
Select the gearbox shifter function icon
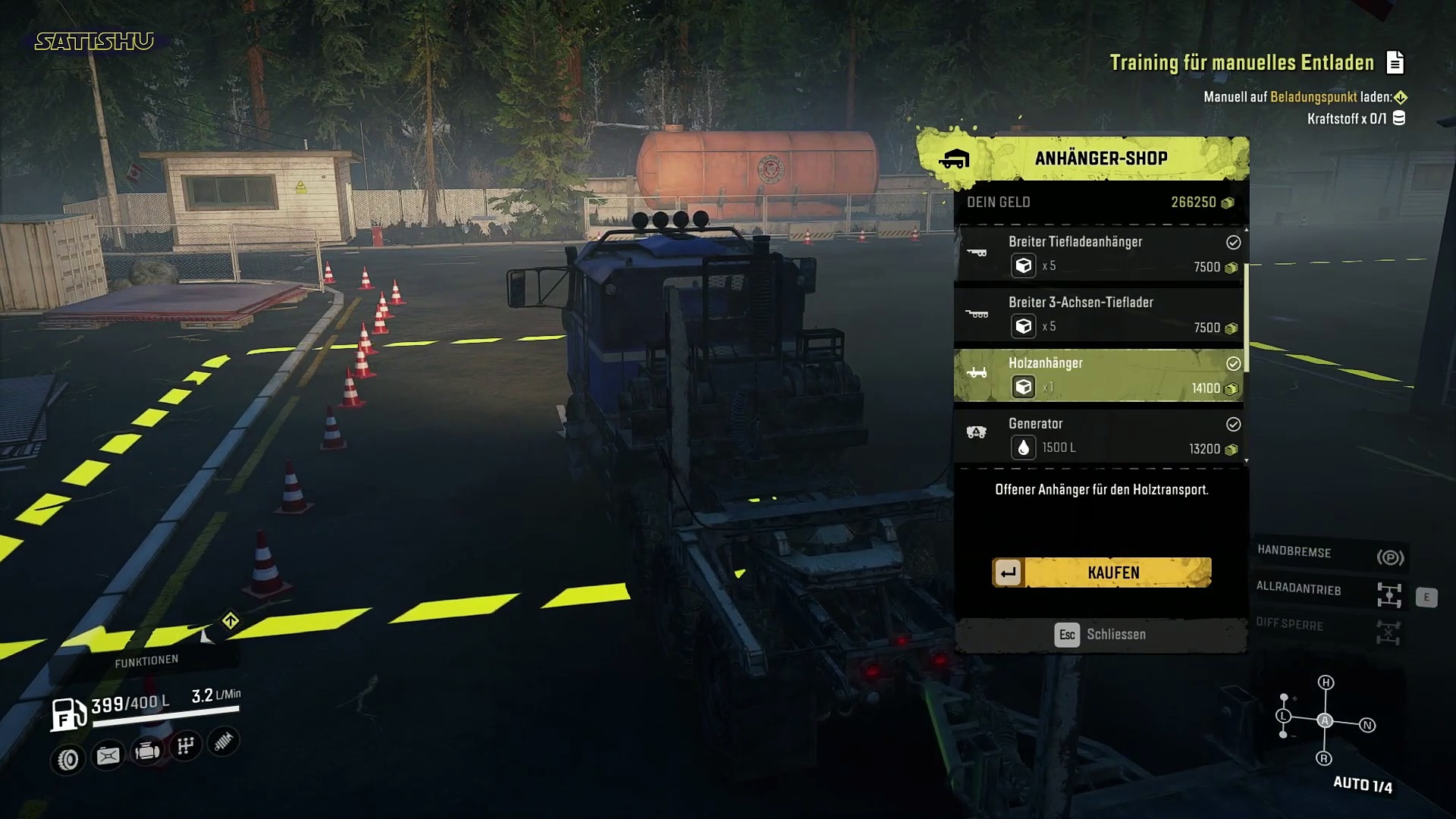186,747
